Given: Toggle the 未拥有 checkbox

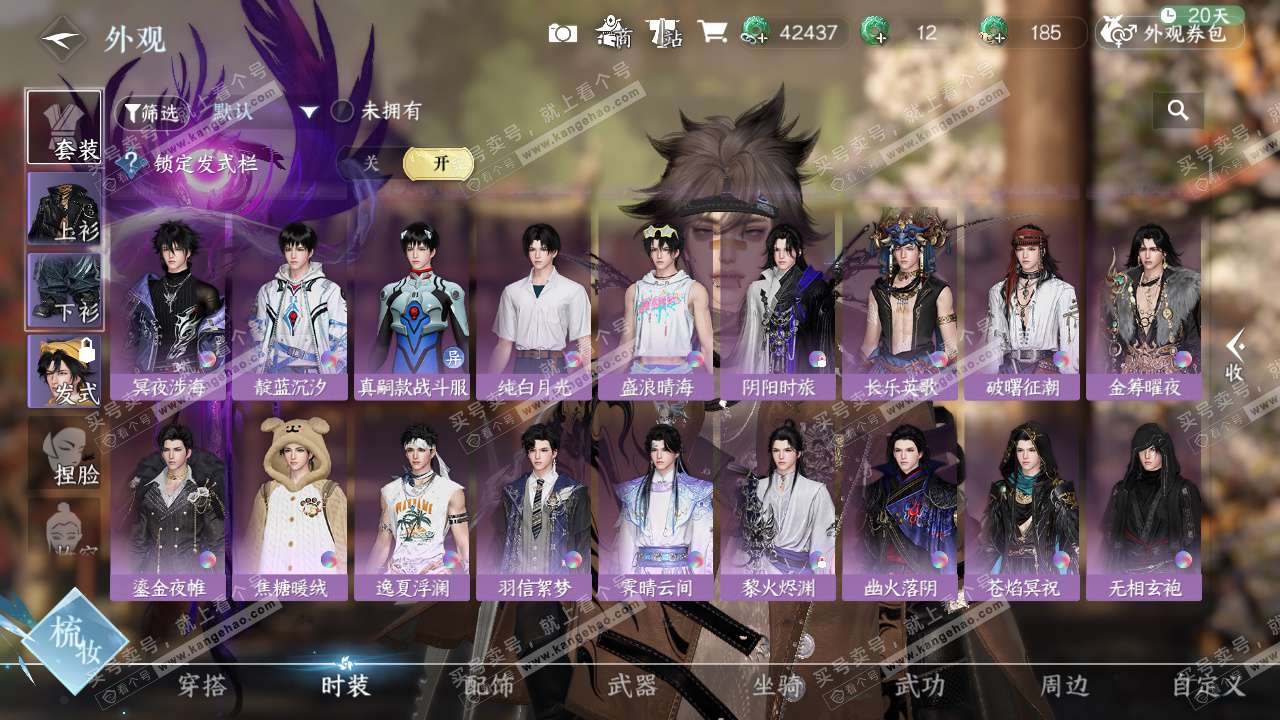Looking at the screenshot, I should point(343,111).
